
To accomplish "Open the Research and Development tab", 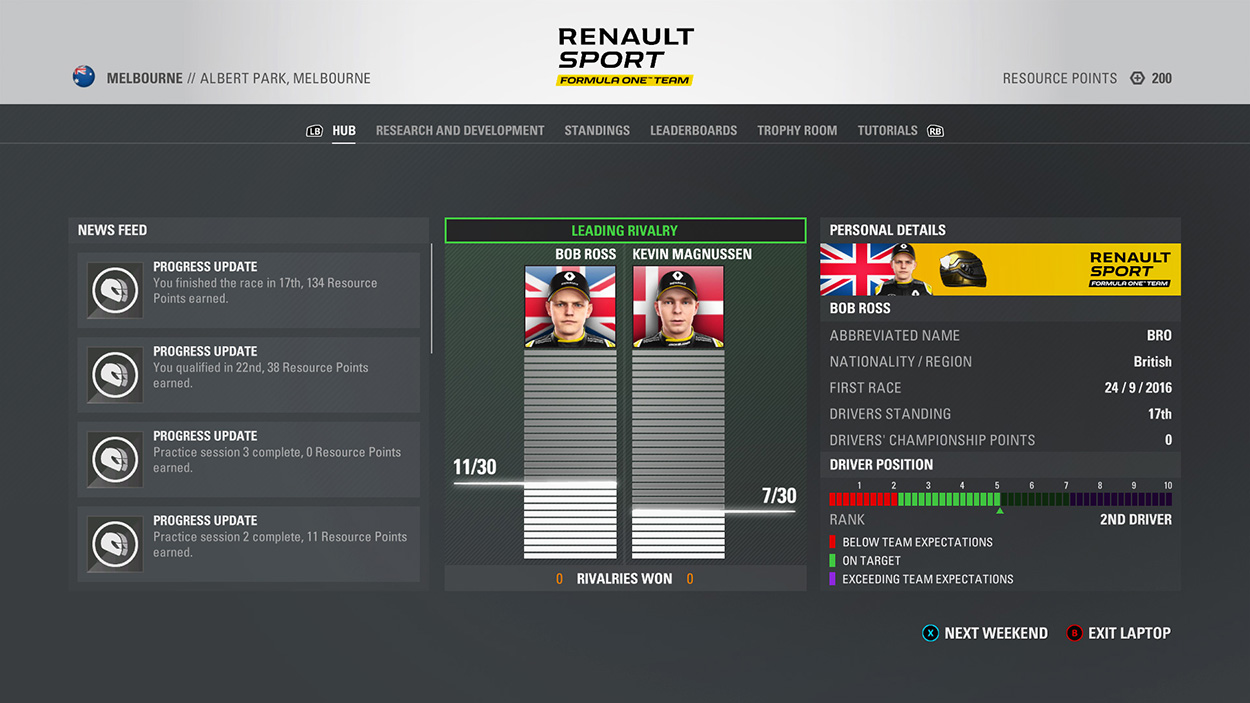I will pyautogui.click(x=460, y=131).
